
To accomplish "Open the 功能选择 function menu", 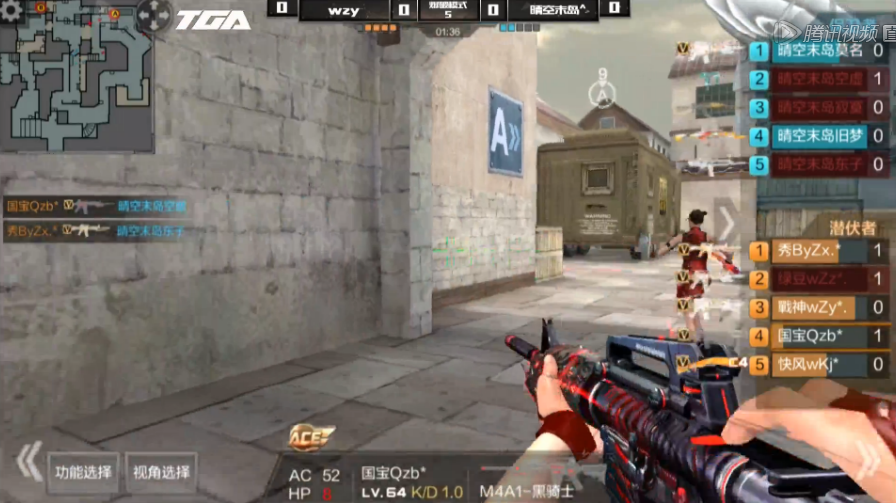I will point(83,472).
